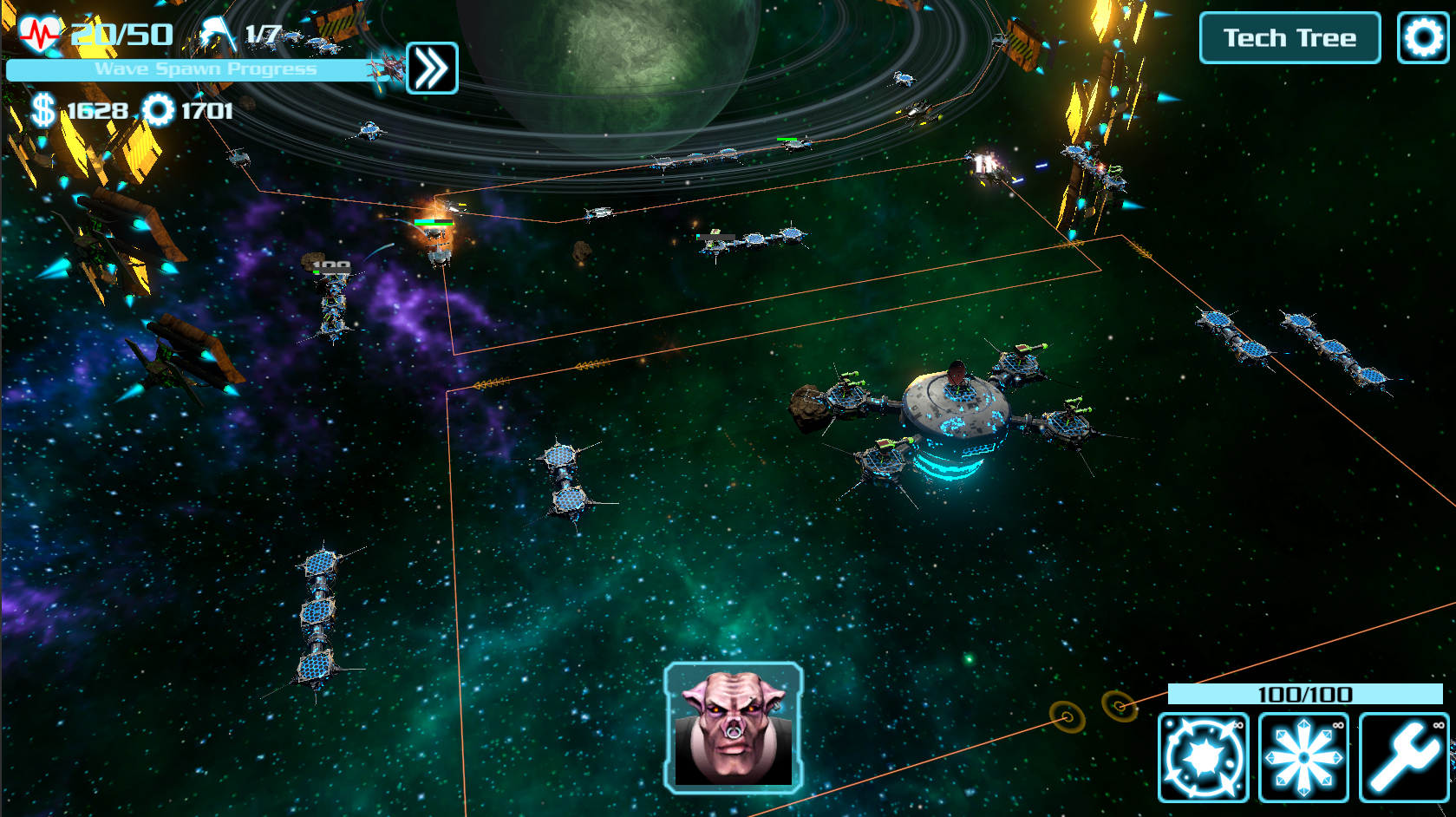The width and height of the screenshot is (1456, 817).
Task: Click the fast-forward double arrow button
Action: (x=431, y=68)
